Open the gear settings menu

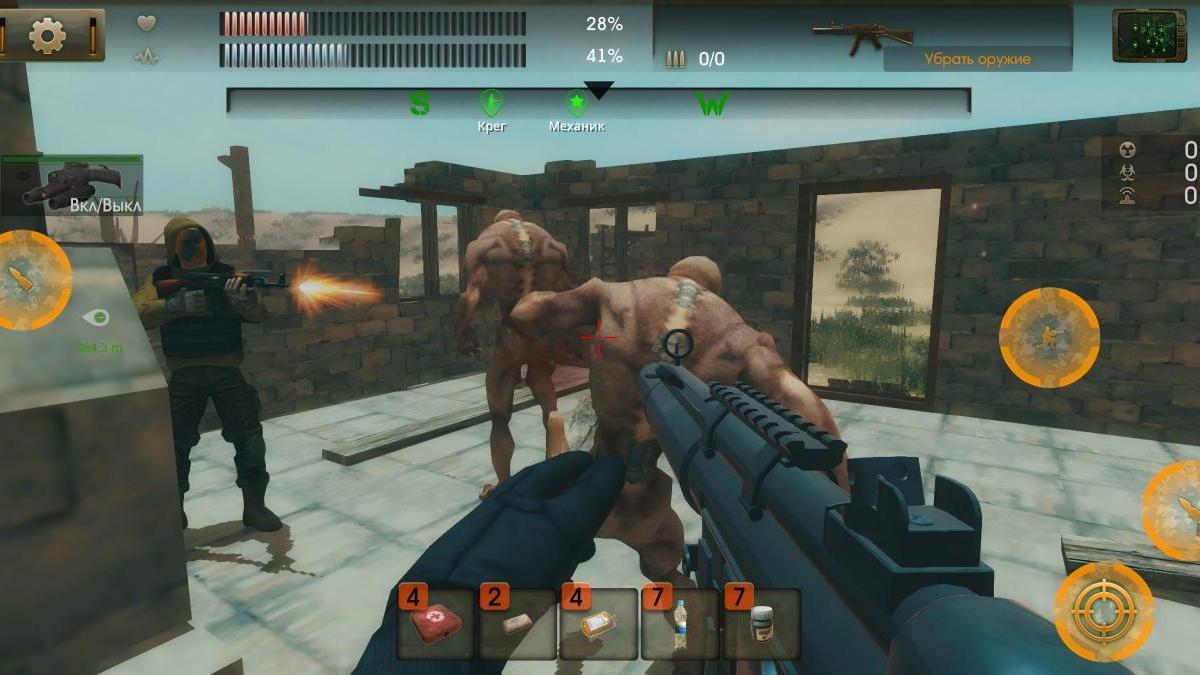click(x=47, y=36)
